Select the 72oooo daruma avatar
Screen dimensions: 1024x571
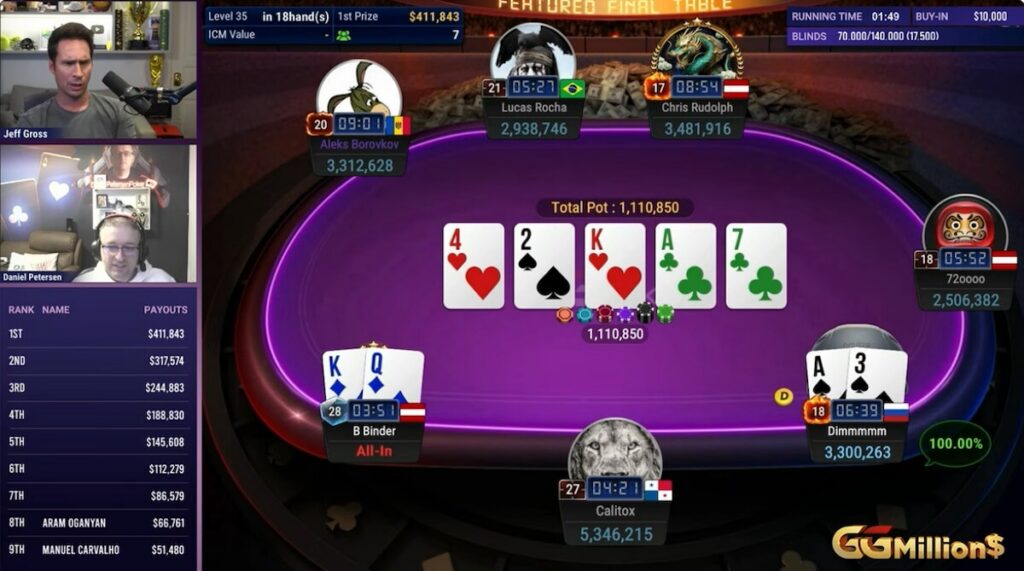965,225
